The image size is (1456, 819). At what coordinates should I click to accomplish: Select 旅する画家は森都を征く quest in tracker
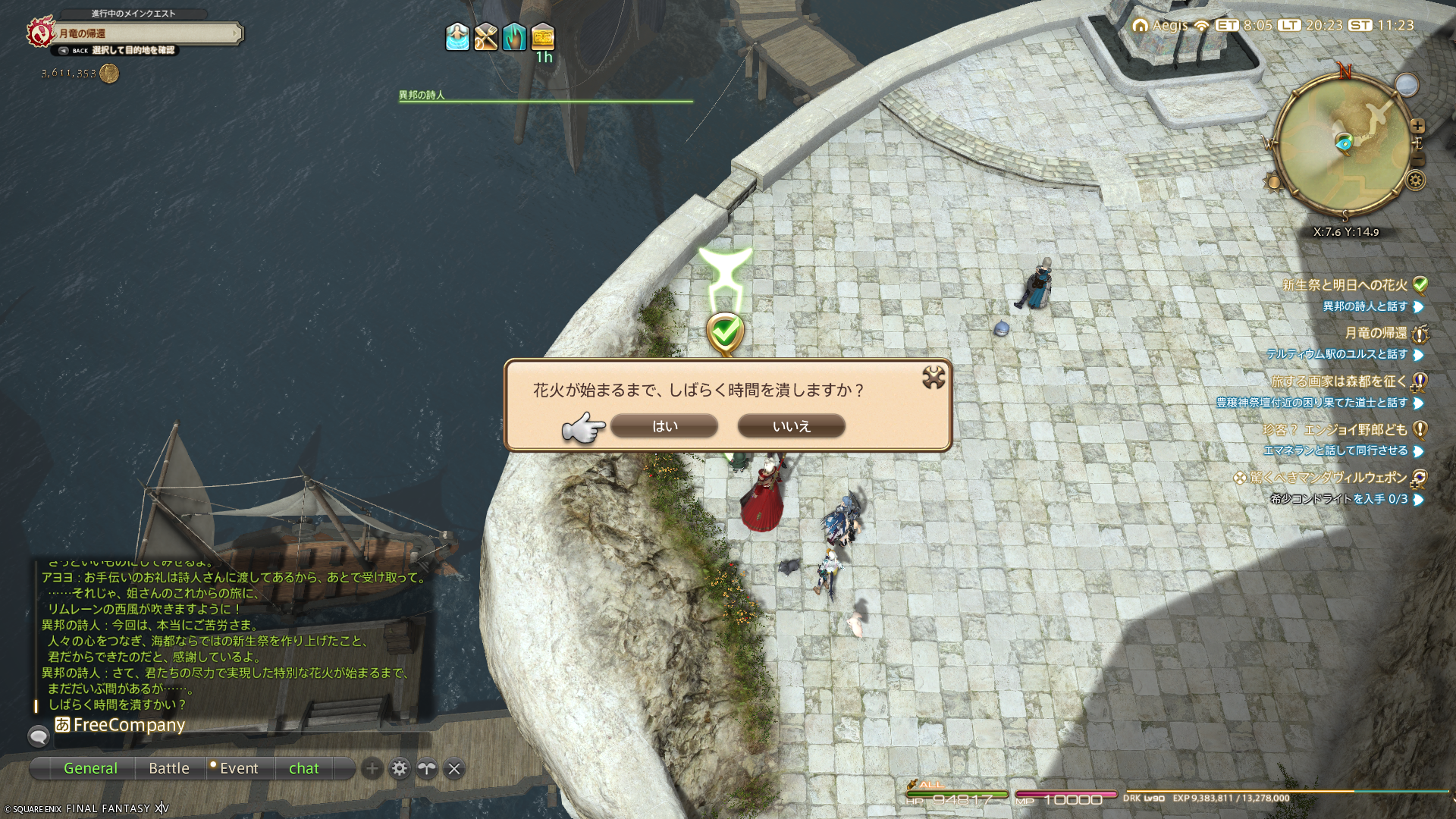(x=1338, y=381)
